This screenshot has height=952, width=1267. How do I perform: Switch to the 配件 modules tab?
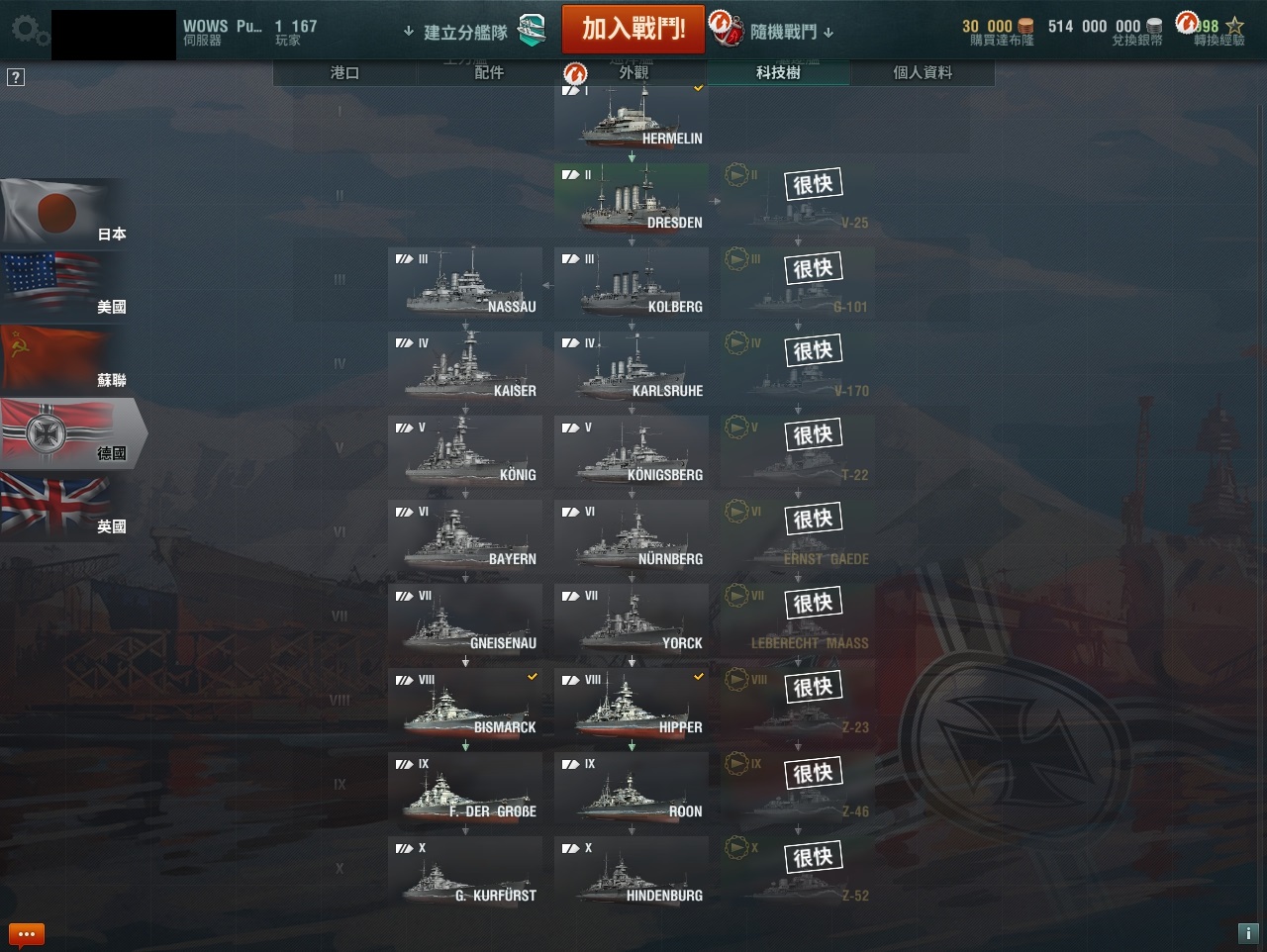[x=489, y=72]
